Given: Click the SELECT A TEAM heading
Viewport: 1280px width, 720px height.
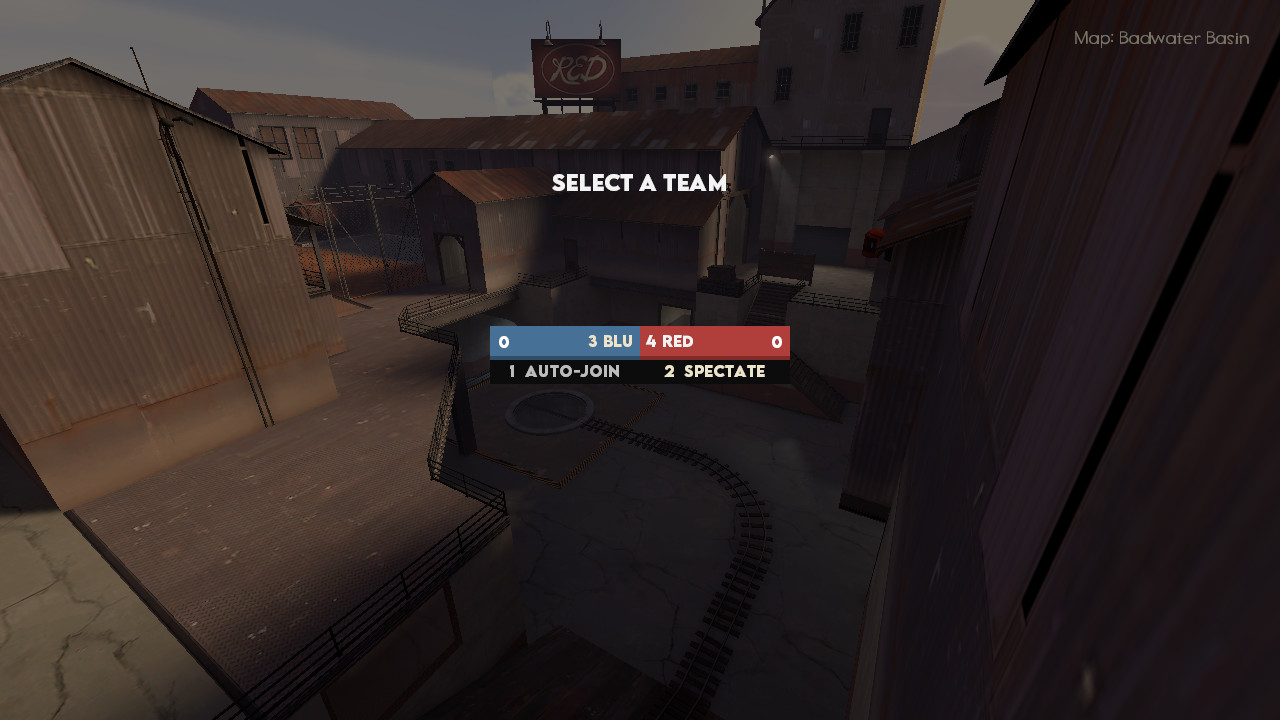Looking at the screenshot, I should coord(639,183).
